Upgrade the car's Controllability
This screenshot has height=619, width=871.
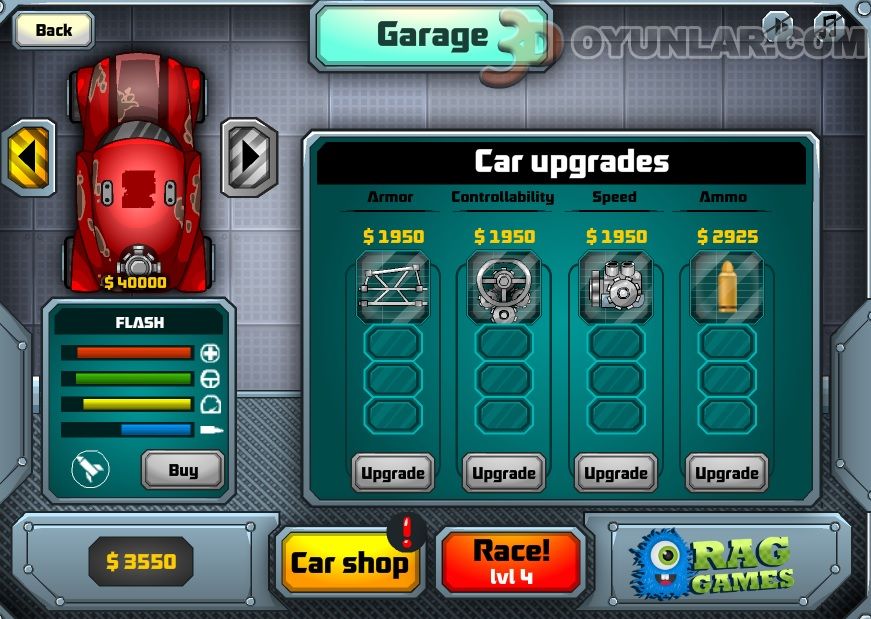point(503,473)
